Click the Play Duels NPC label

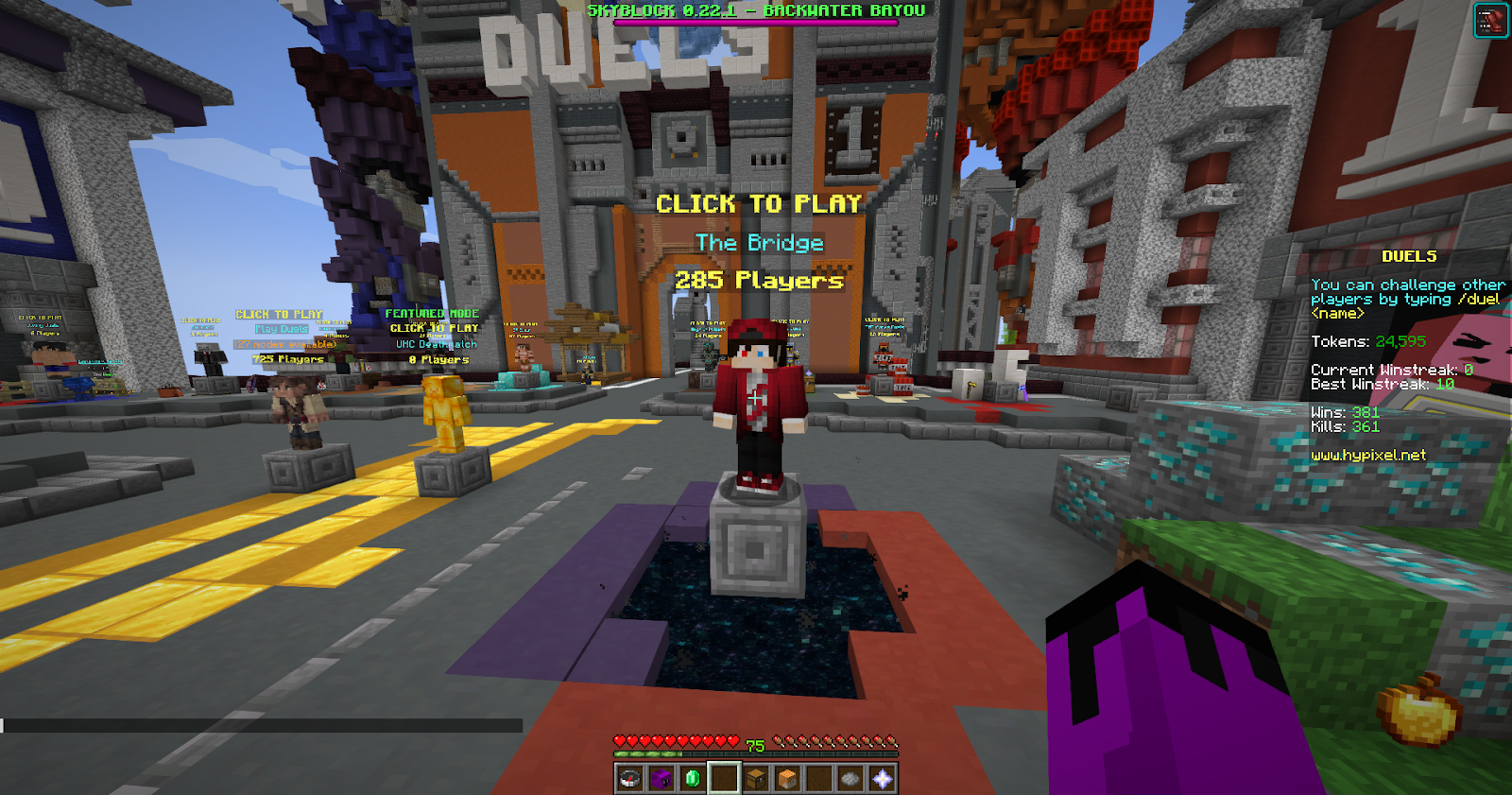pyautogui.click(x=280, y=327)
